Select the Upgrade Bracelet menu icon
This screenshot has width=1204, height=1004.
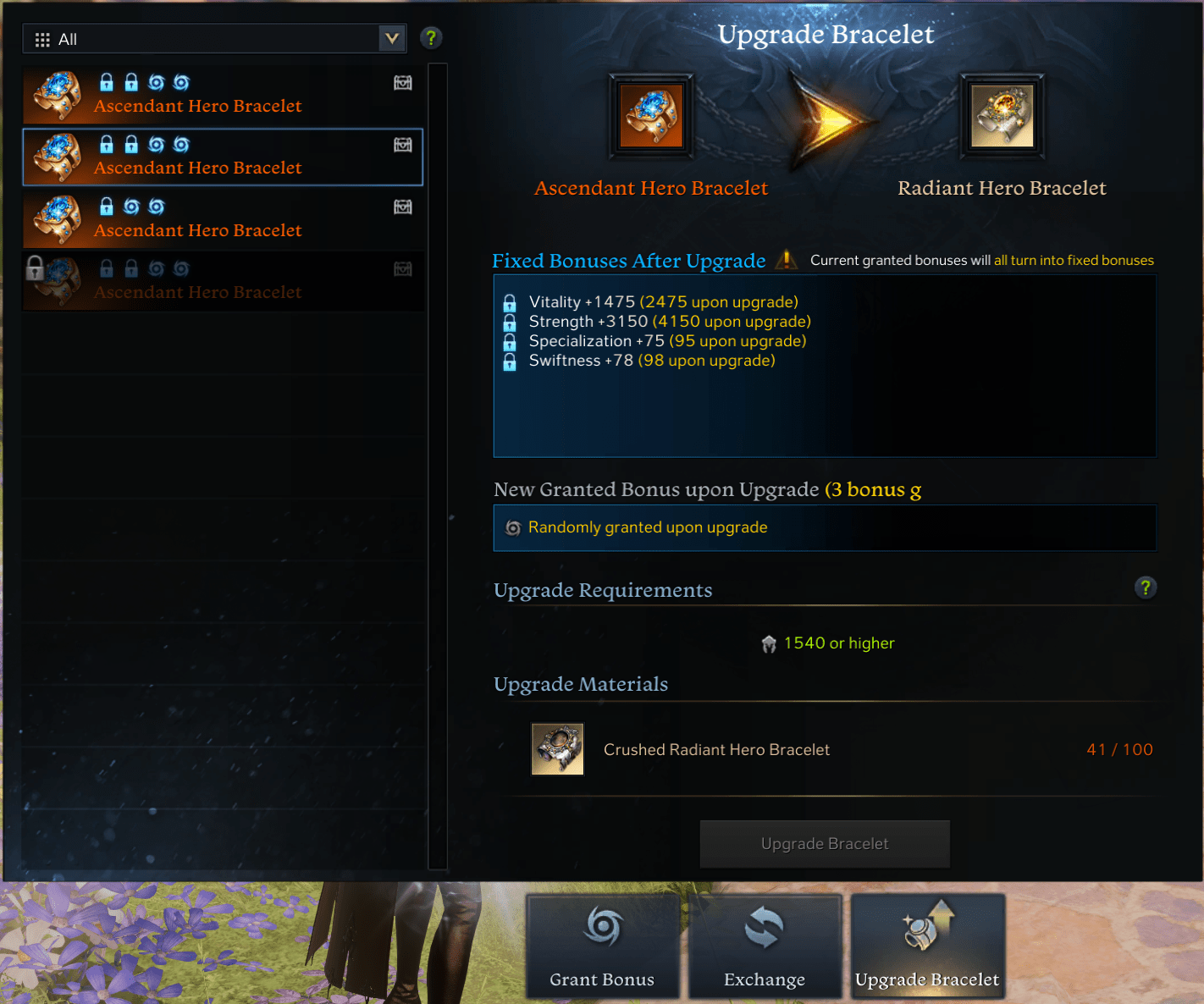pos(925,930)
